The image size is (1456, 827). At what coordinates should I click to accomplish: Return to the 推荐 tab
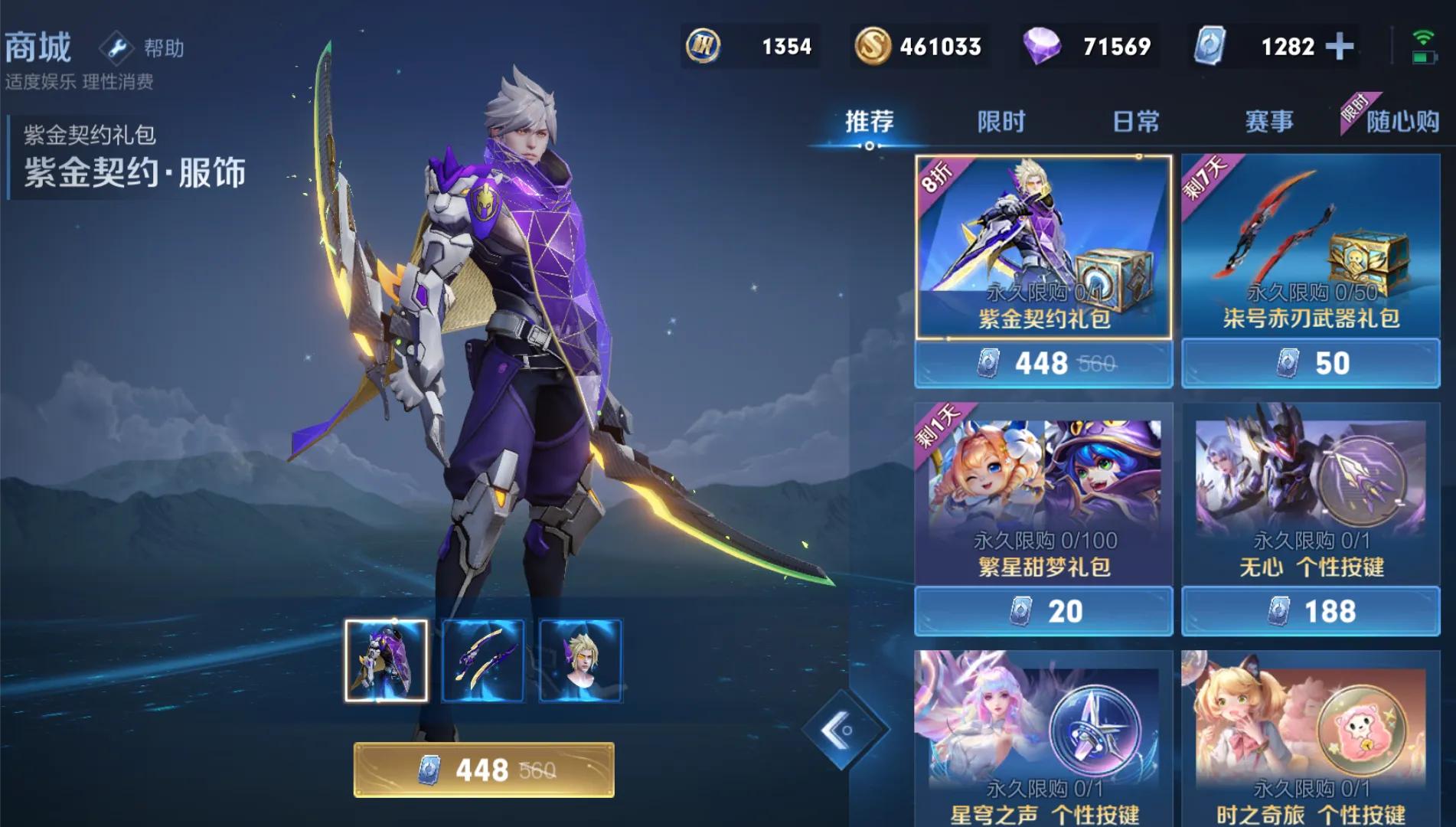click(869, 120)
